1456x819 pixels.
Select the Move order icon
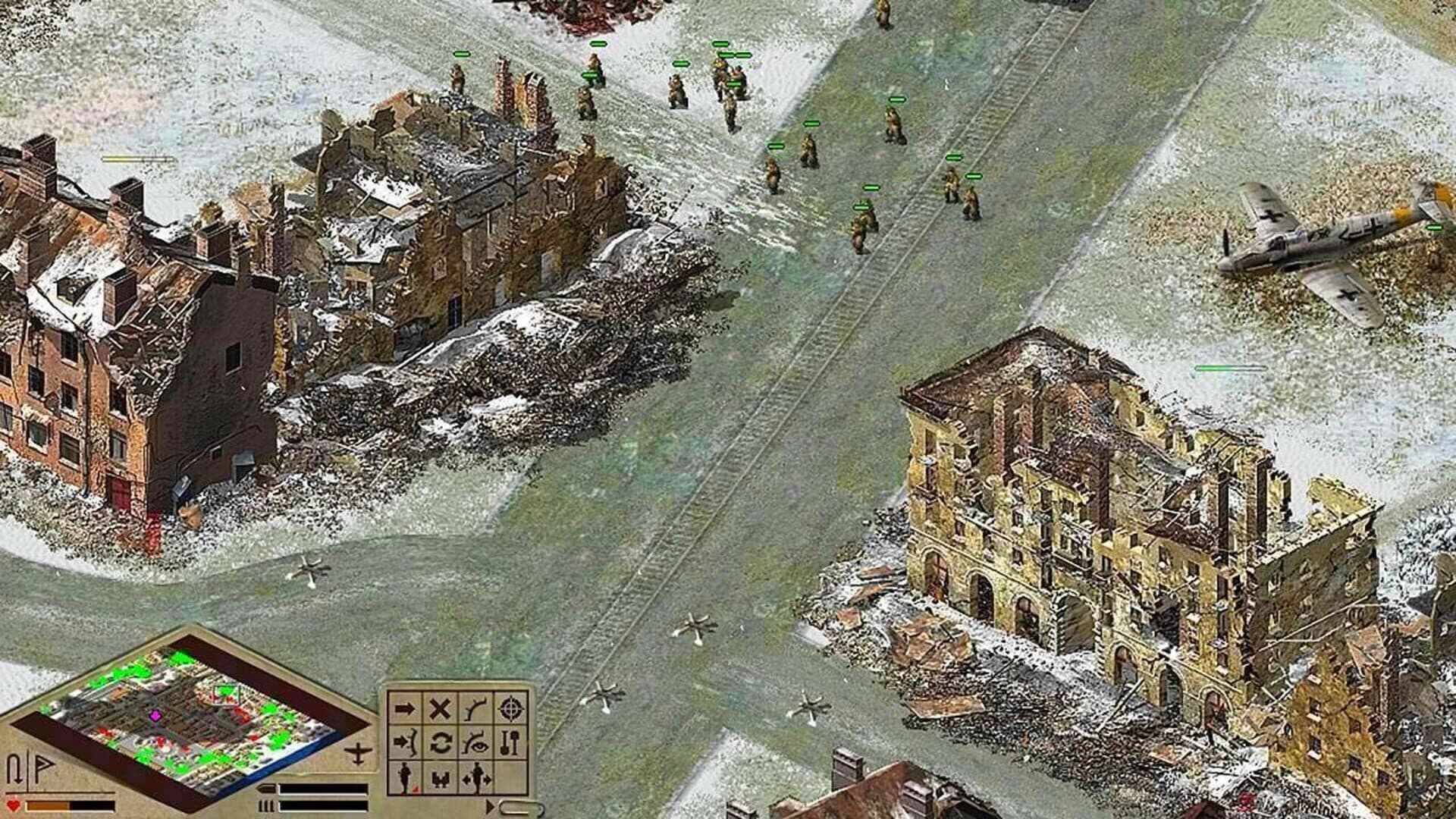(404, 708)
